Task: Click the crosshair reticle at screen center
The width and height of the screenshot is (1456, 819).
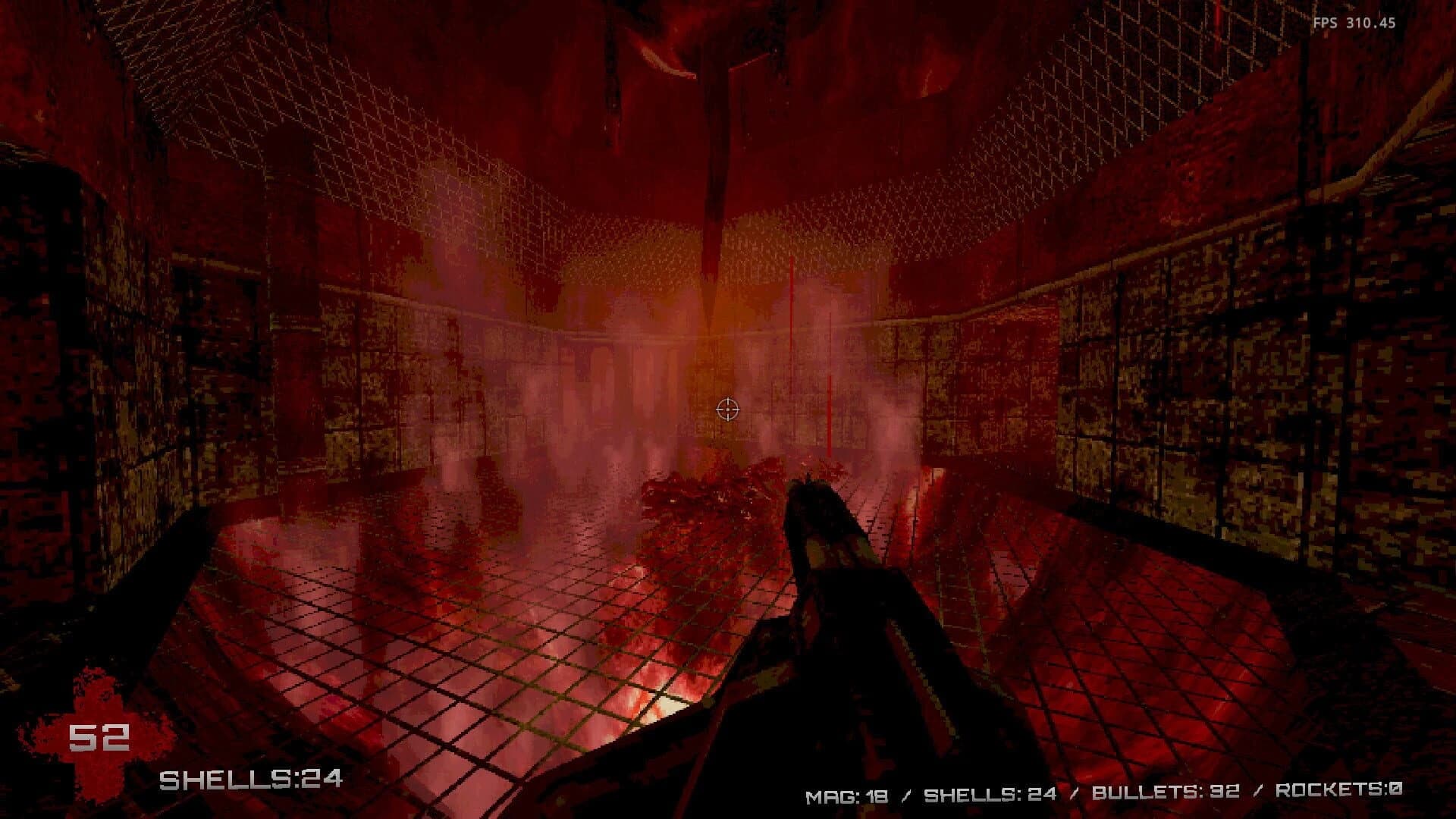Action: click(x=727, y=410)
